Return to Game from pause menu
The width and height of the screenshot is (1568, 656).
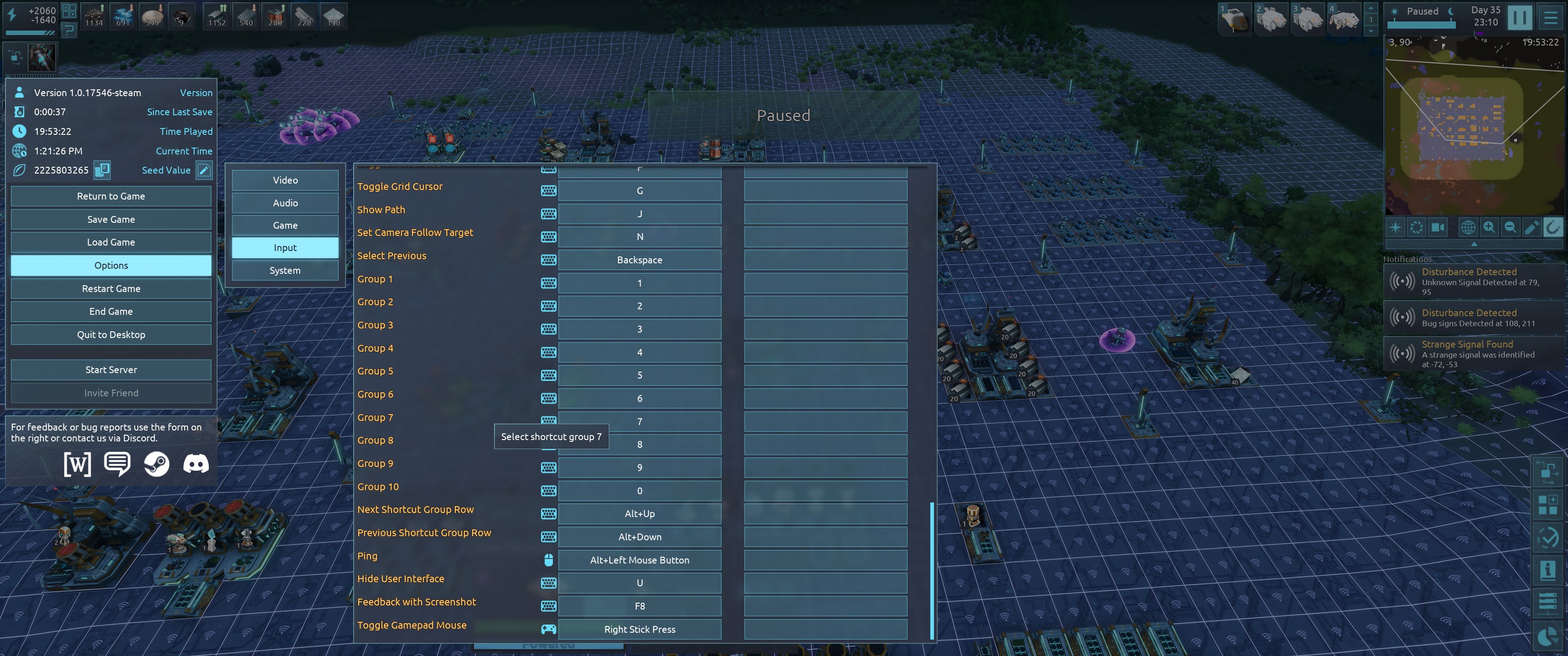tap(111, 196)
